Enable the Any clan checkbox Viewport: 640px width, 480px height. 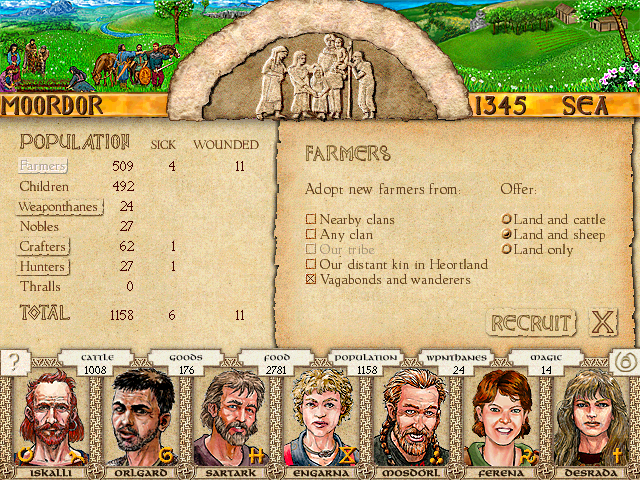click(311, 235)
